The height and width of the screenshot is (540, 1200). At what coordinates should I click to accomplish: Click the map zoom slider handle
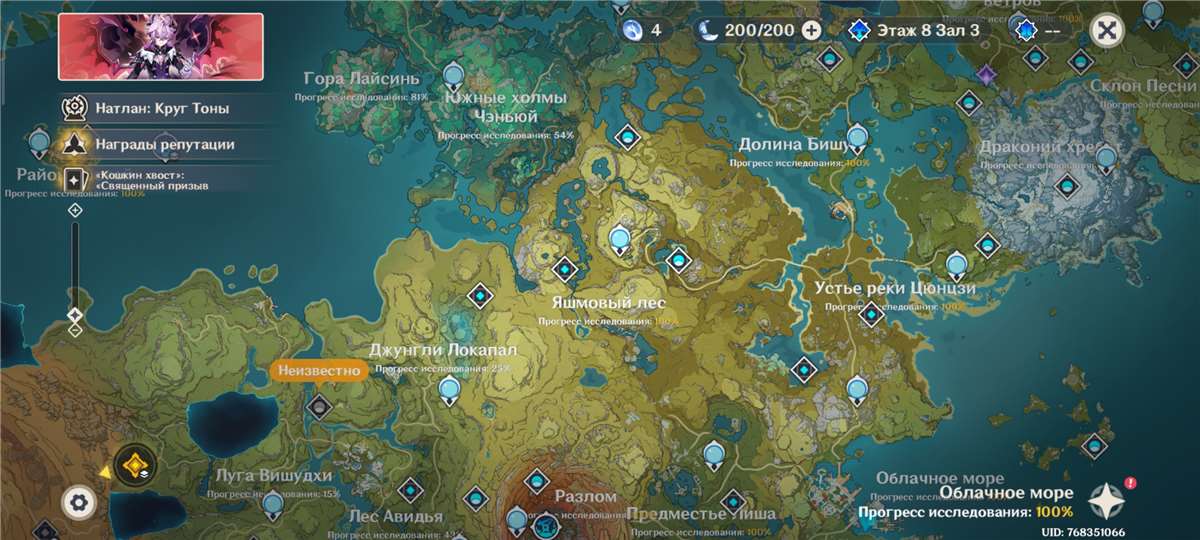click(x=75, y=315)
